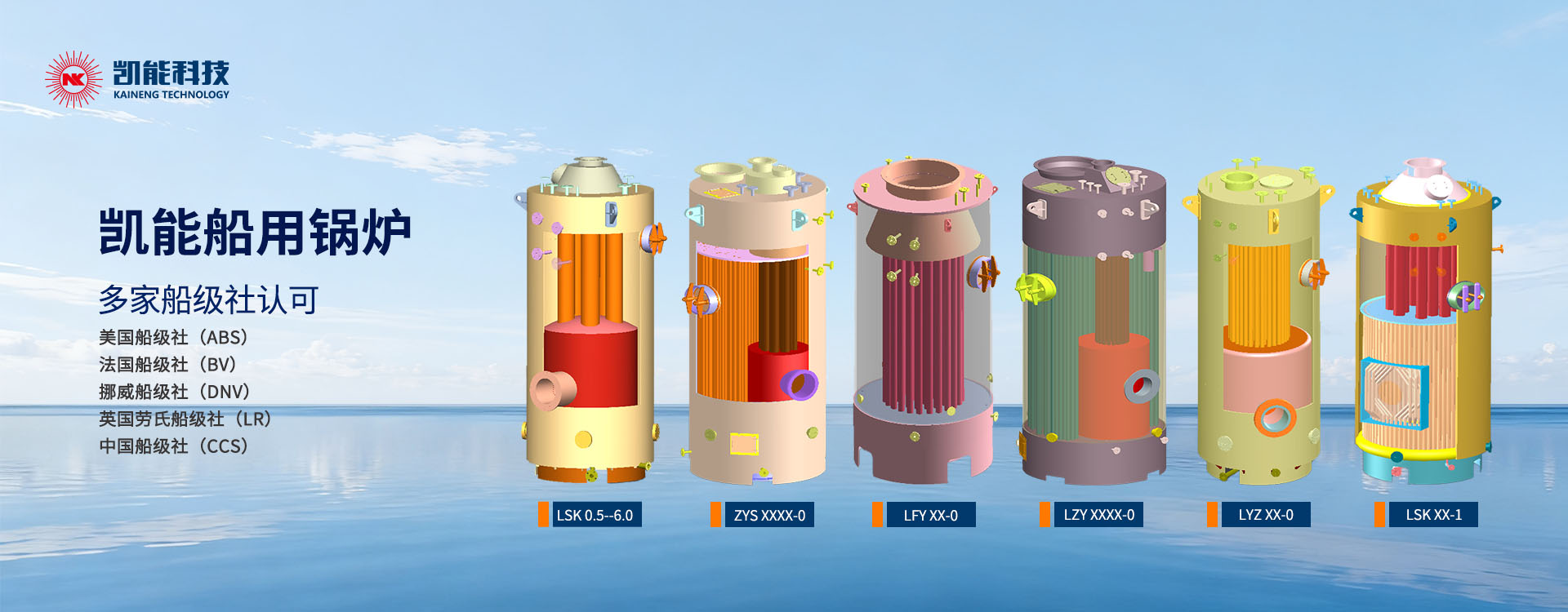Image resolution: width=1568 pixels, height=612 pixels.
Task: Choose the LSK XX-1 boiler label
Action: [x=1433, y=515]
